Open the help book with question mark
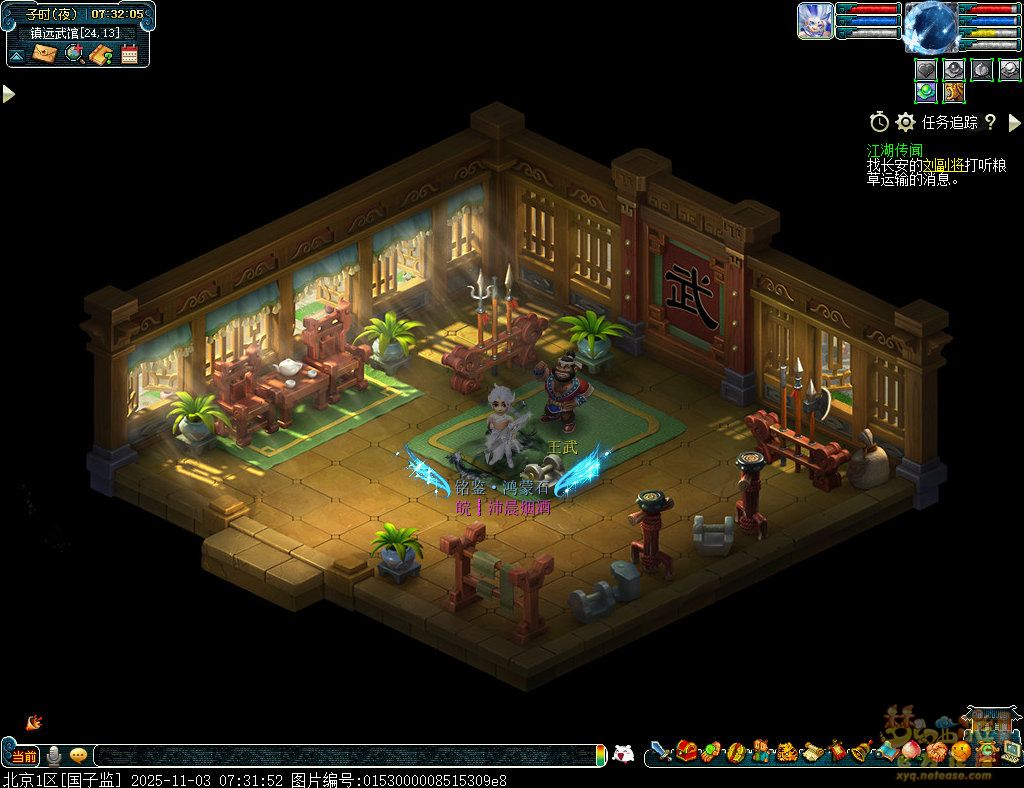This screenshot has width=1024, height=788. point(101,54)
